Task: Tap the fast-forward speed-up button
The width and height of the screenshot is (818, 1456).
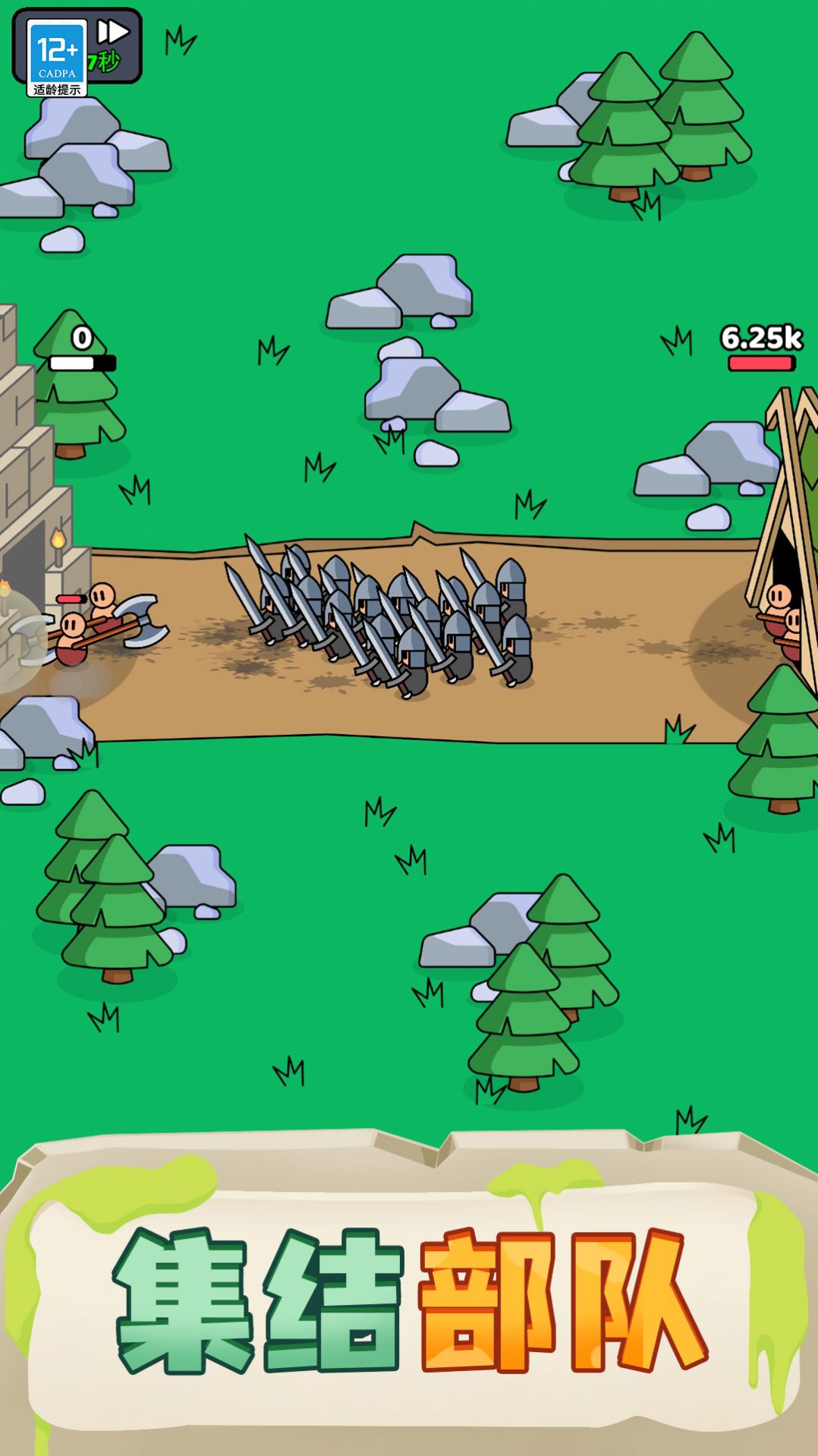Action: coord(113,33)
